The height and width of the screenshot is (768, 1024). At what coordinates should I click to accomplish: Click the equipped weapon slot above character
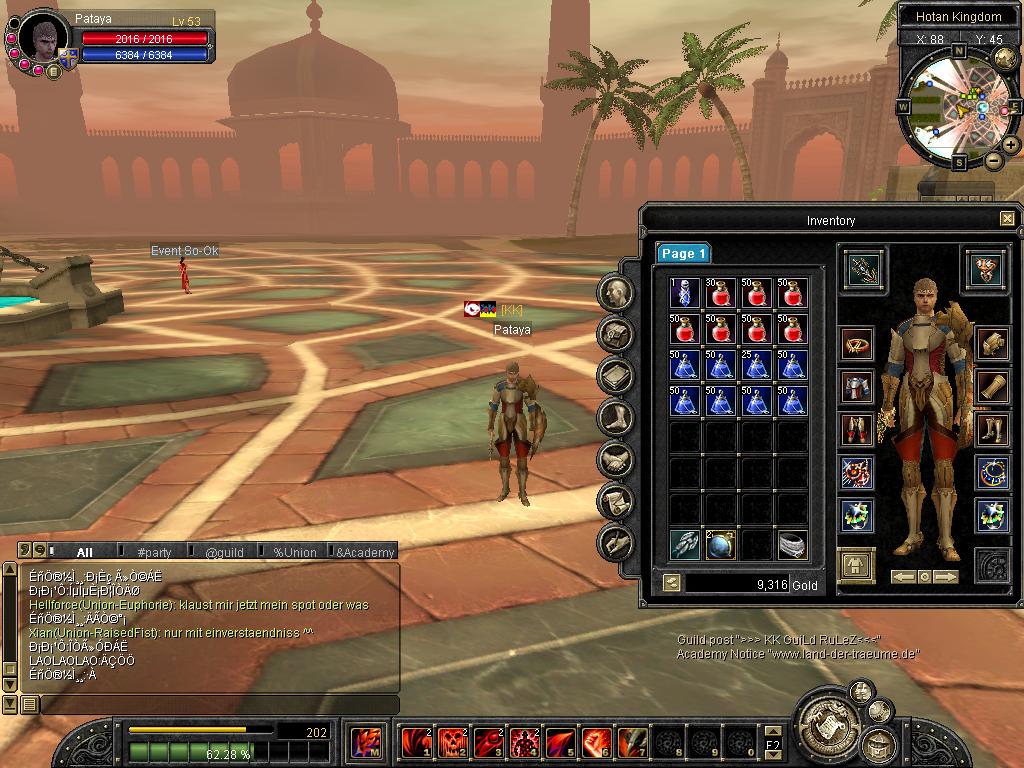tap(859, 267)
